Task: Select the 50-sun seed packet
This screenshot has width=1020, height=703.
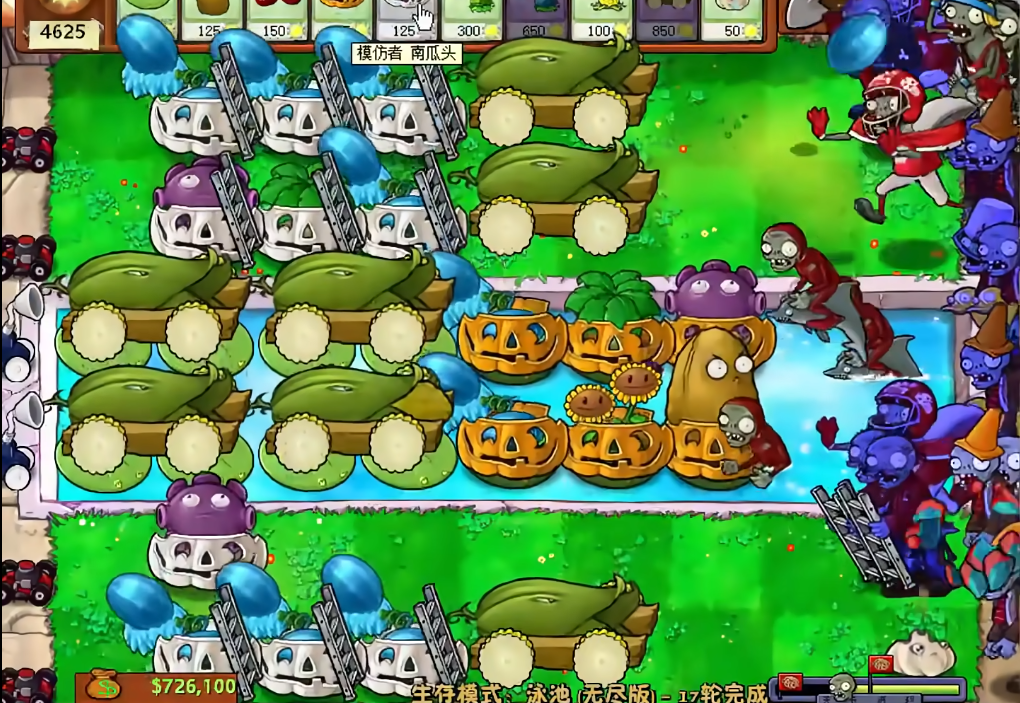Action: 731,20
